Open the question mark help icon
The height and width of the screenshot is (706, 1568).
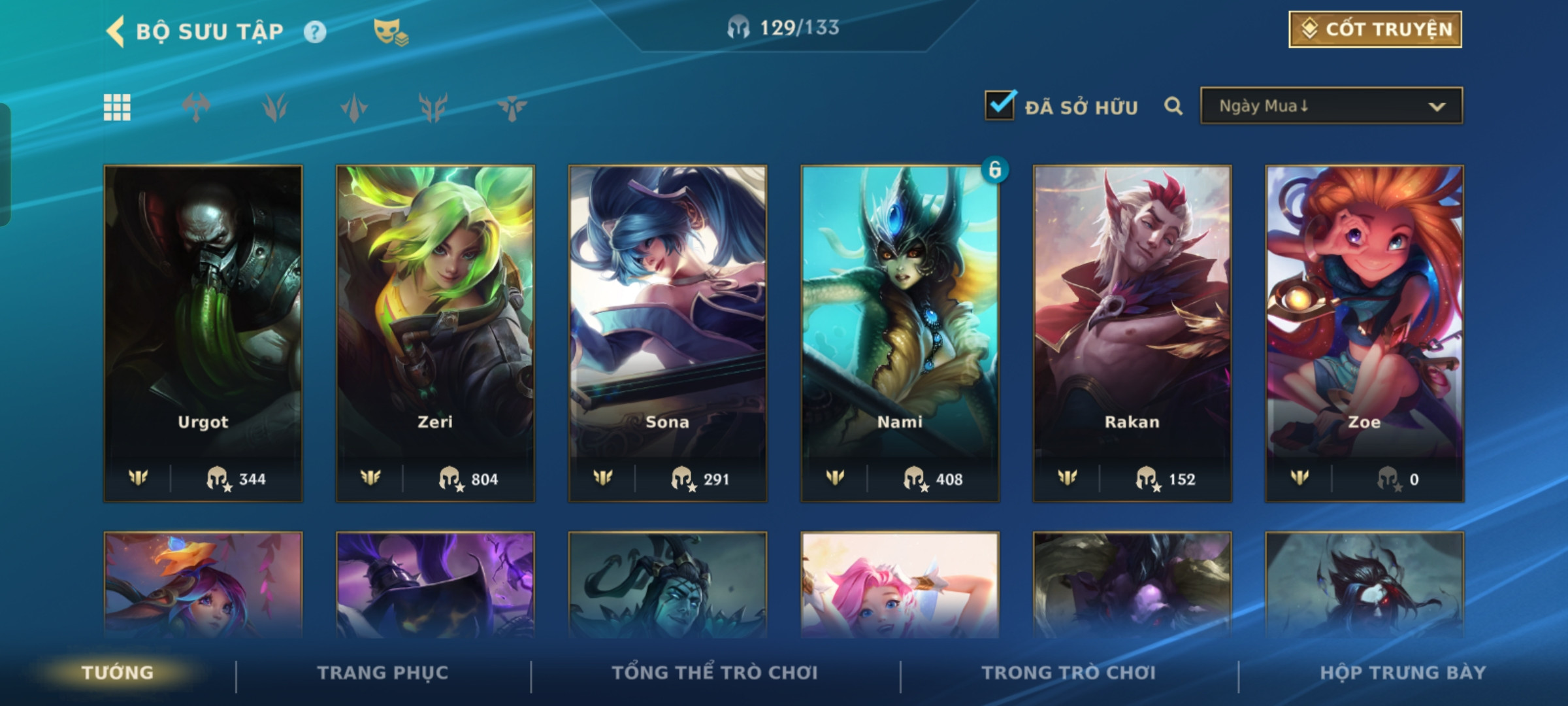(x=315, y=32)
